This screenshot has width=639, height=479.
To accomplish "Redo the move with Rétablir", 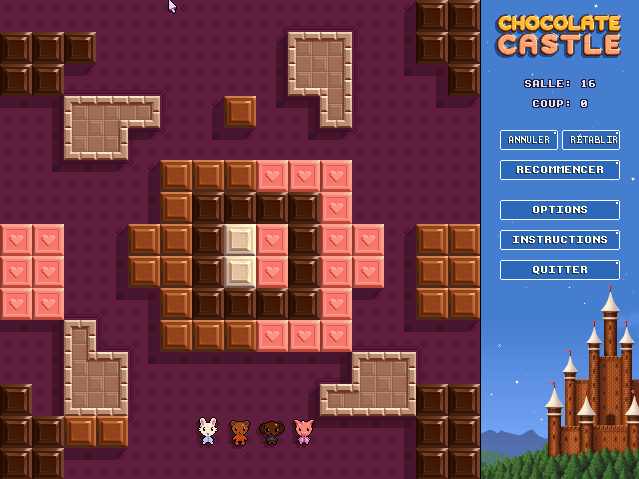I will point(591,140).
